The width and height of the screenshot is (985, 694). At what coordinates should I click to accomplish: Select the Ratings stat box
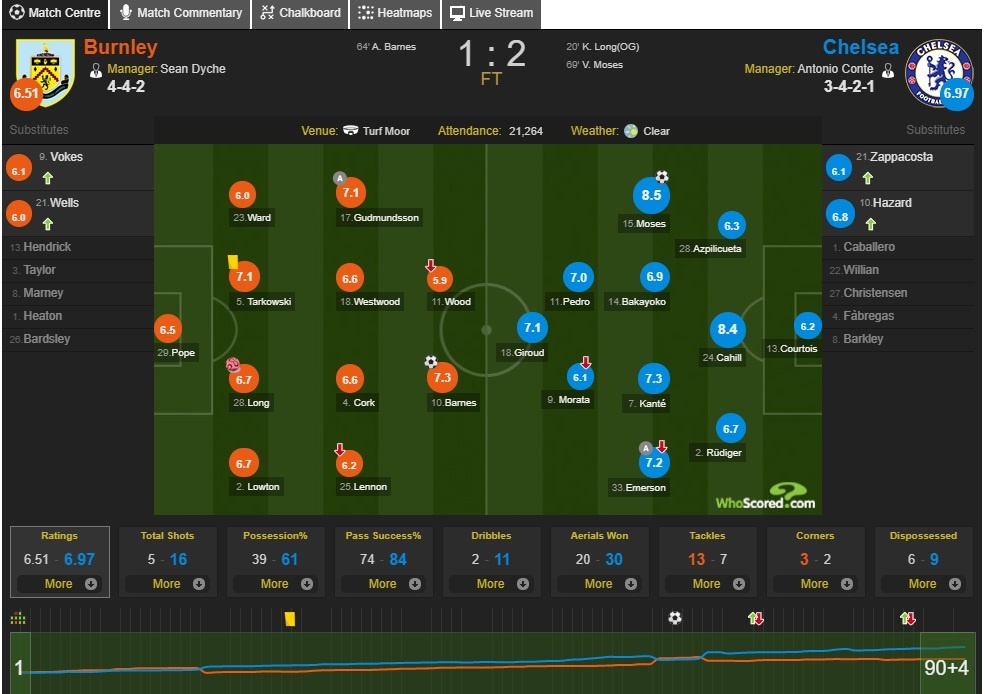click(58, 560)
